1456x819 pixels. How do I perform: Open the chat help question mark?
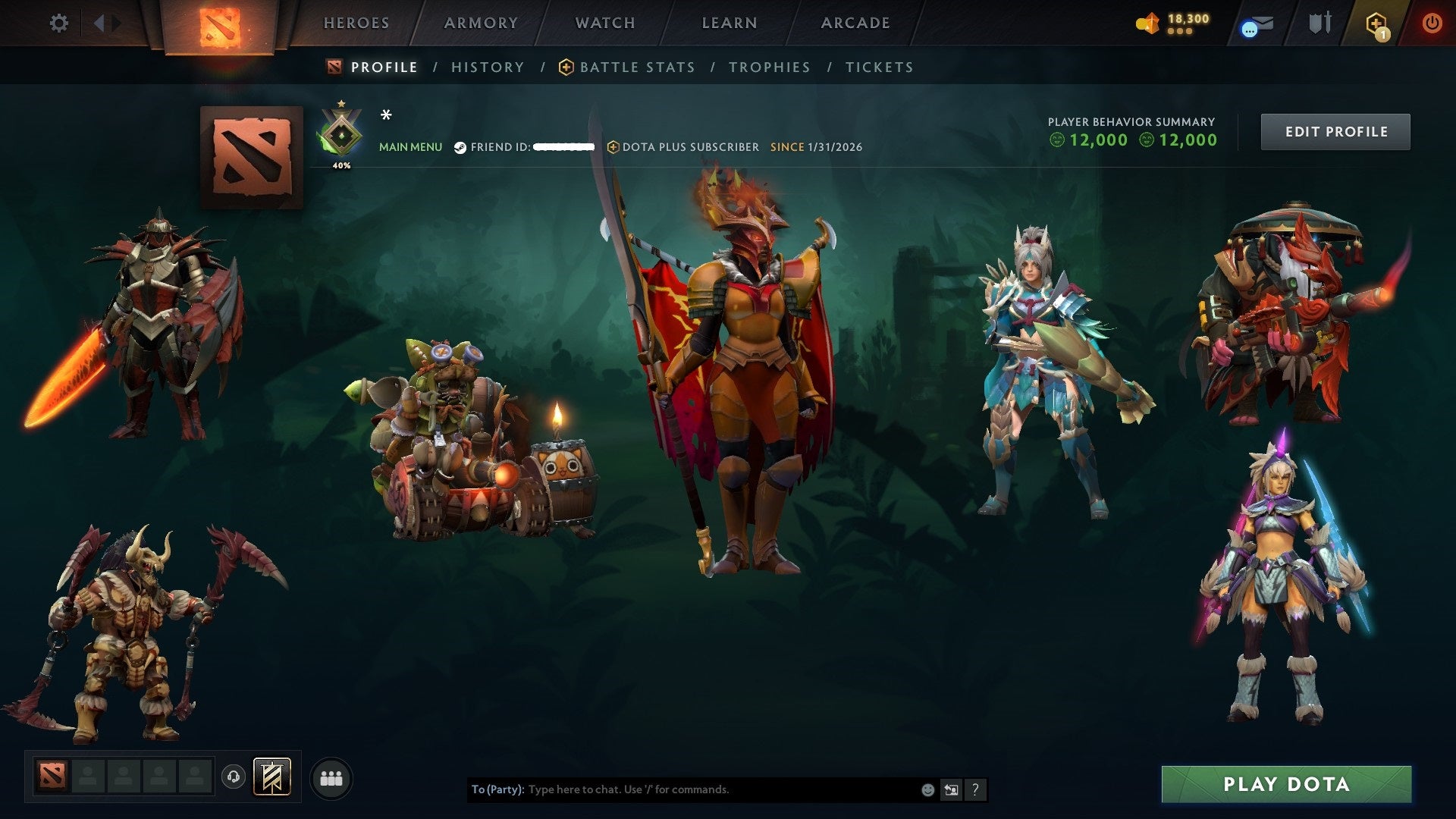click(974, 789)
